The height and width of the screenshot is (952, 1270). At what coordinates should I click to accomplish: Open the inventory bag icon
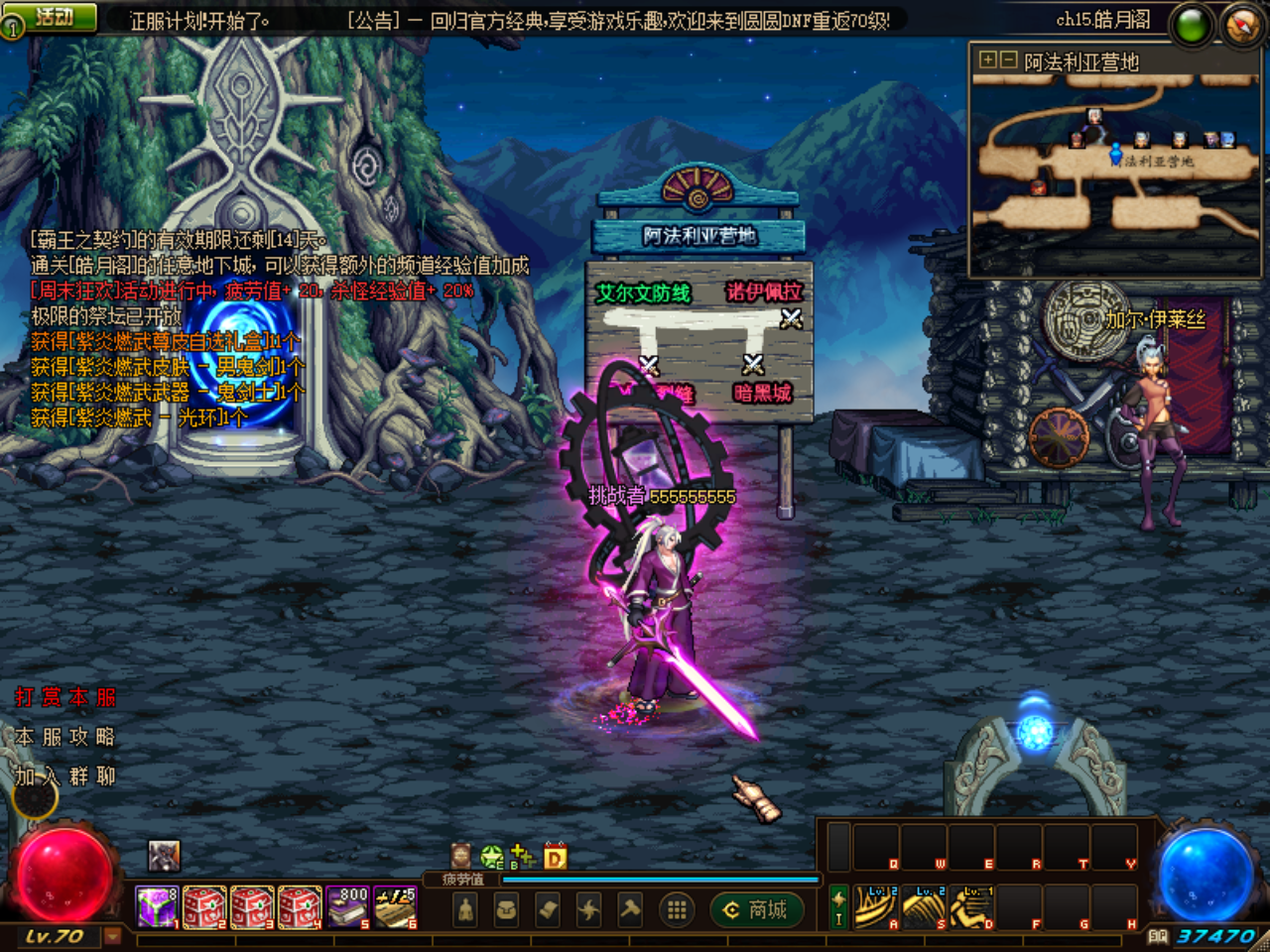504,909
